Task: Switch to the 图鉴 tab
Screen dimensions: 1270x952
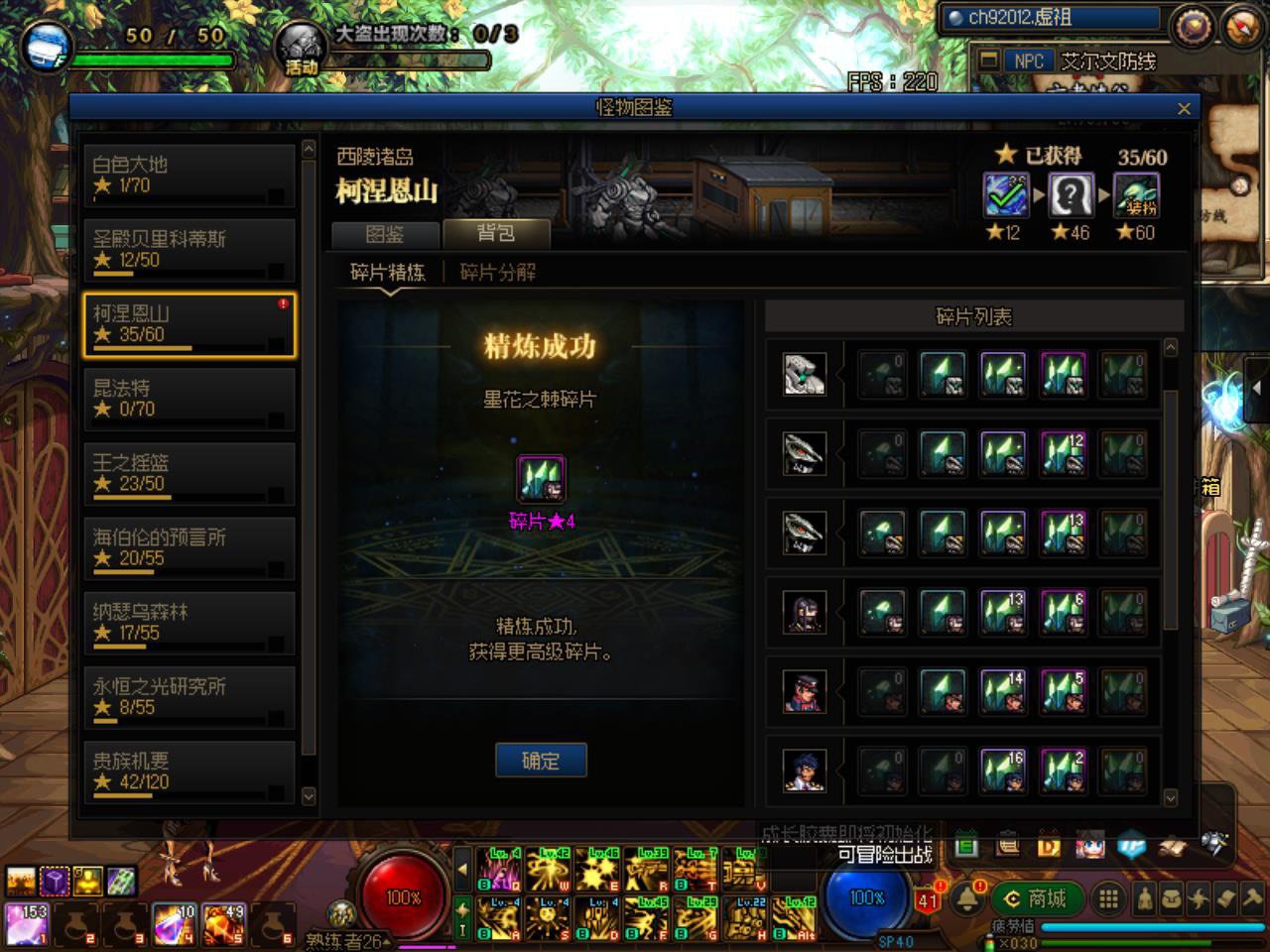Action: click(x=385, y=234)
